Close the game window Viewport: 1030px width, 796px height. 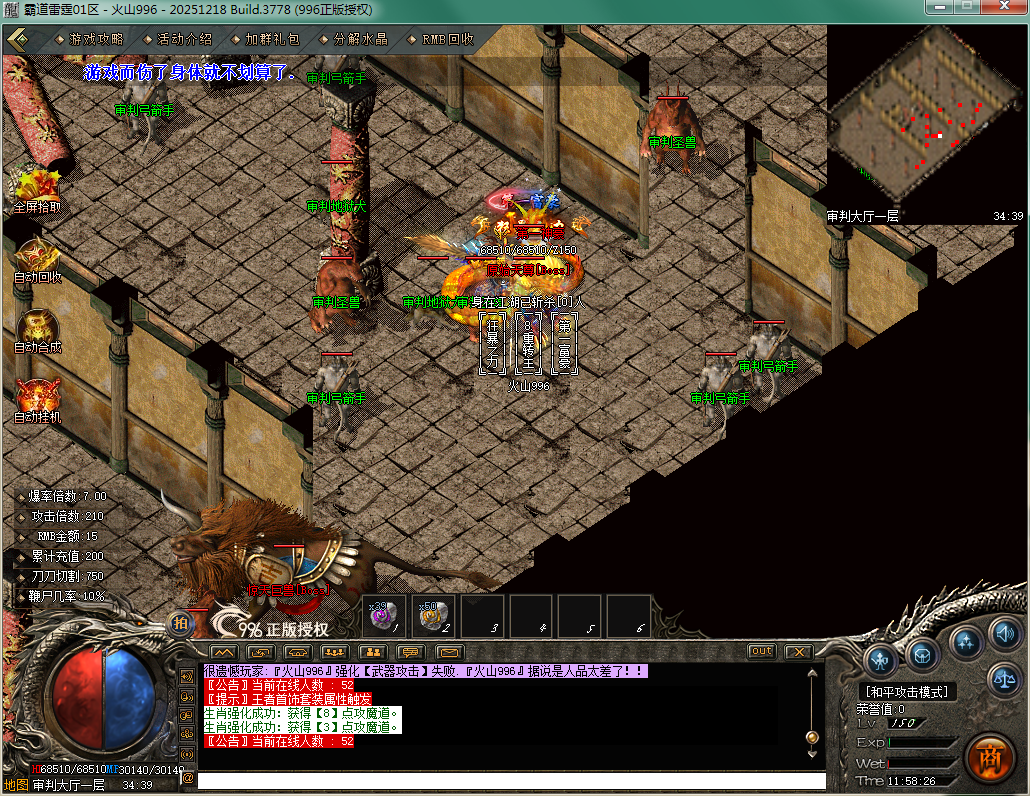(1003, 8)
